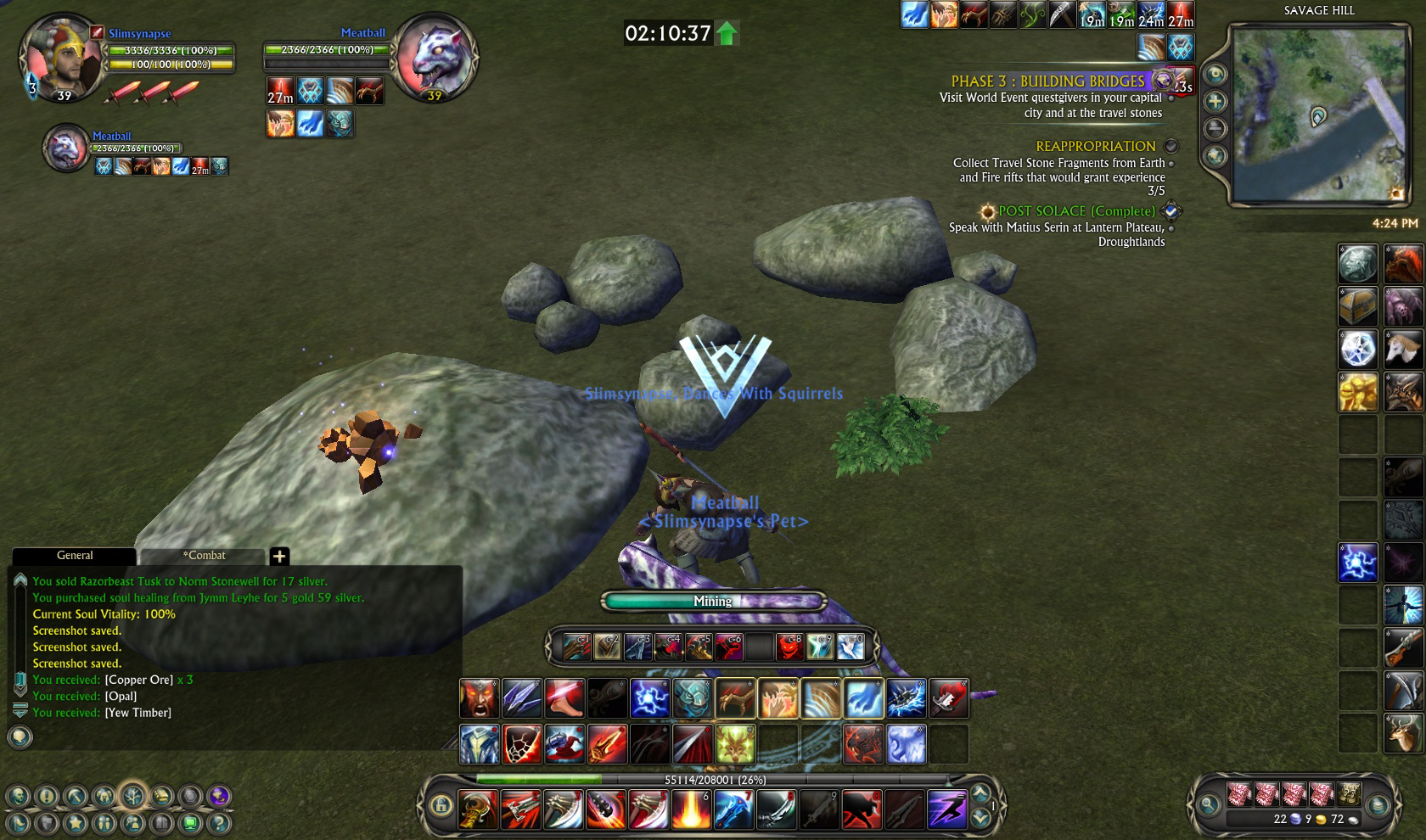The image size is (1426, 840).
Task: Open the chat speech bubble button
Action: (x=20, y=736)
